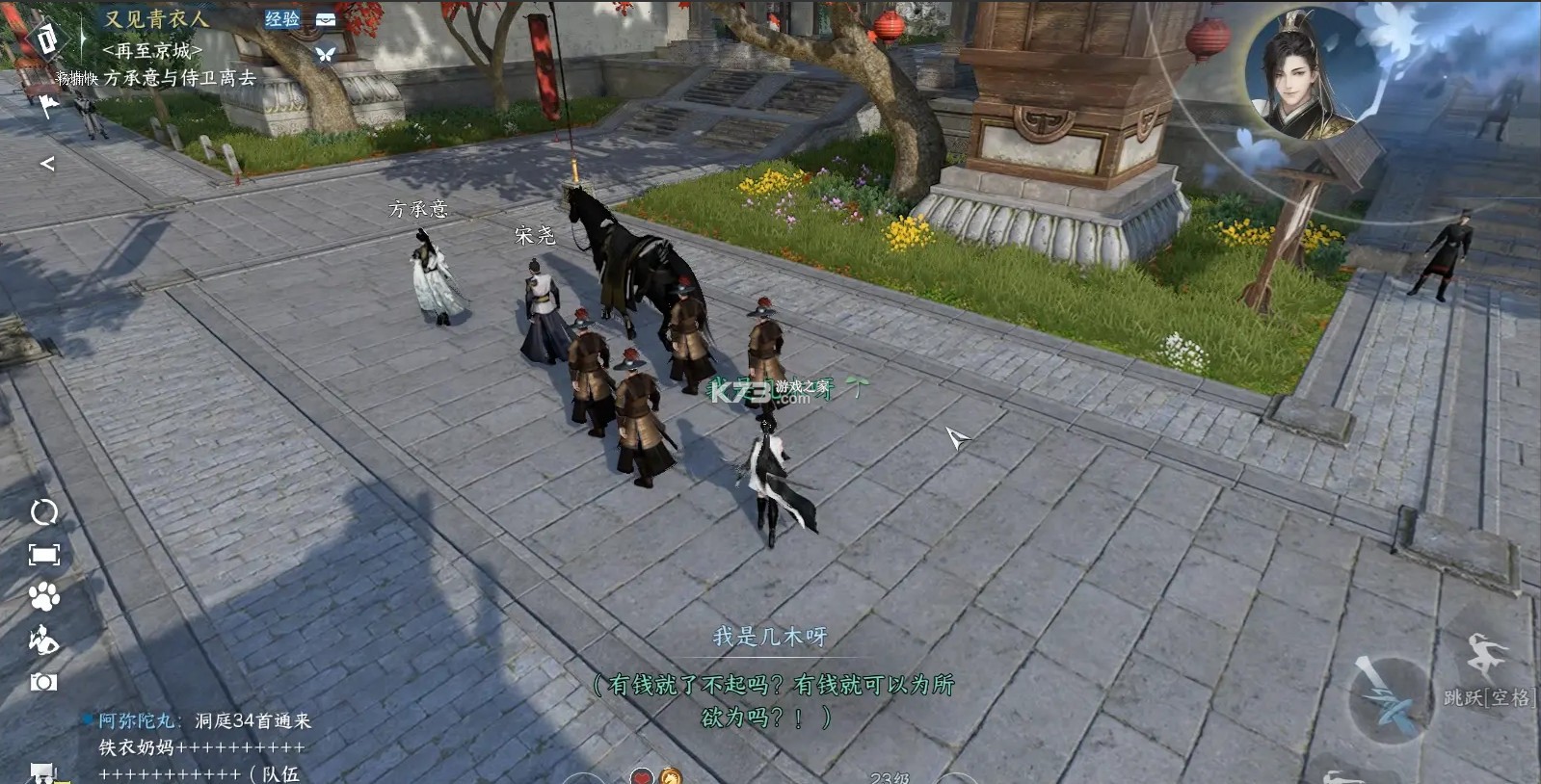Viewport: 1541px width, 784px height.
Task: Open the character pose emote icon
Action: pos(44,640)
